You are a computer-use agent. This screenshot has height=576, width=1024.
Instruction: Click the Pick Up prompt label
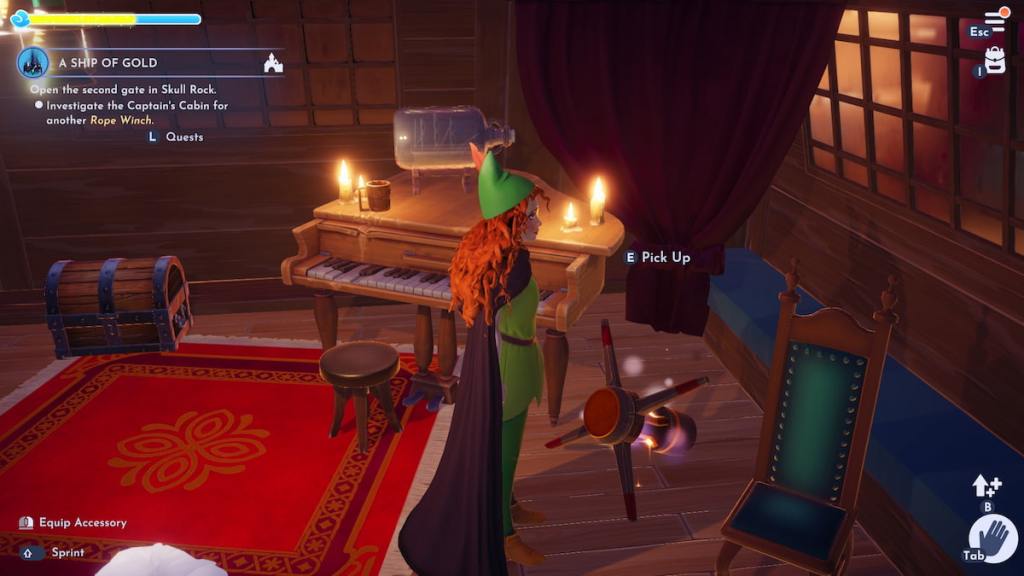[665, 257]
